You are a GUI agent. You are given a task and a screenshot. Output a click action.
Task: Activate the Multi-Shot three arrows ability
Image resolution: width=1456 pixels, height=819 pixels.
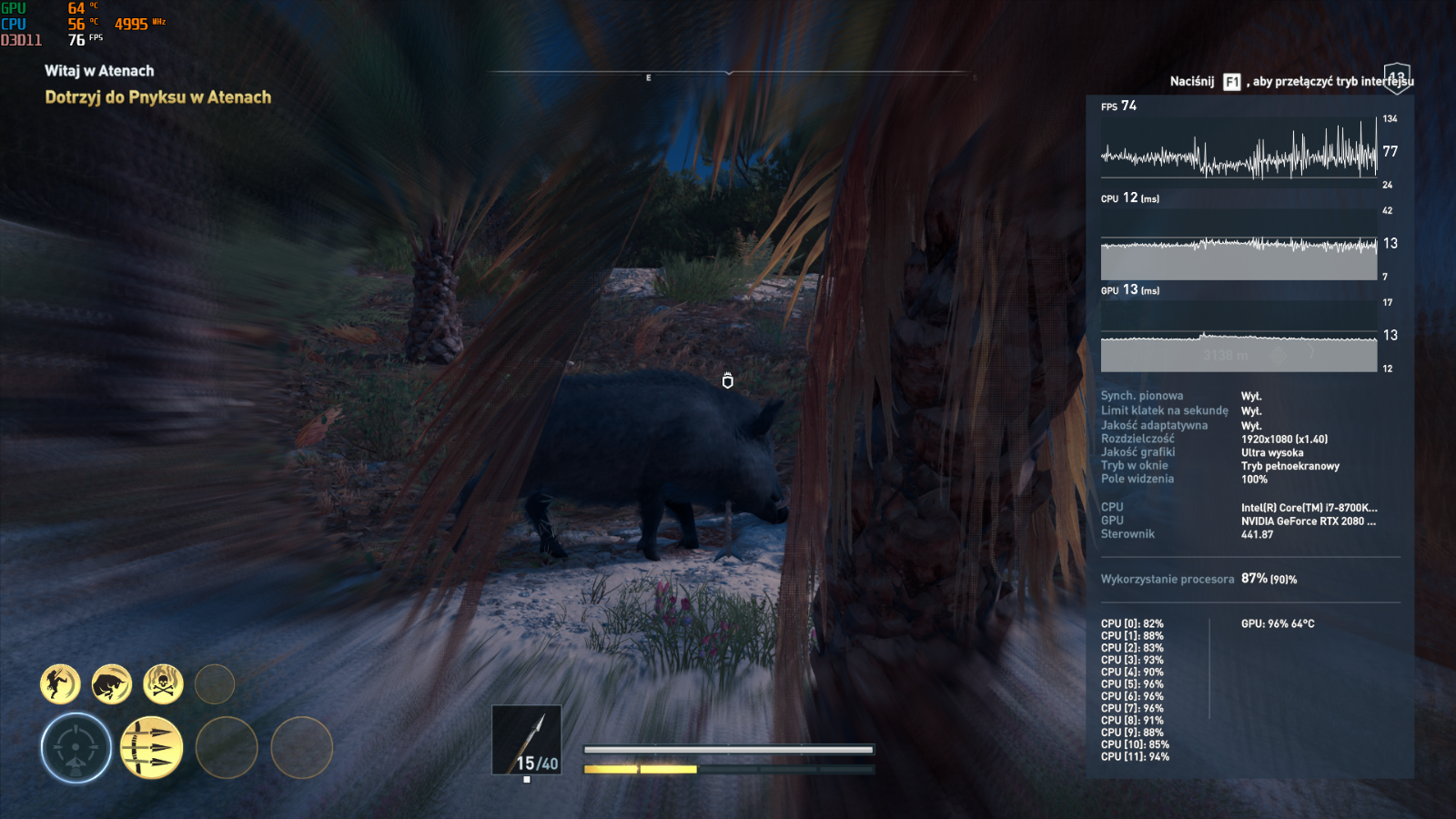click(151, 748)
